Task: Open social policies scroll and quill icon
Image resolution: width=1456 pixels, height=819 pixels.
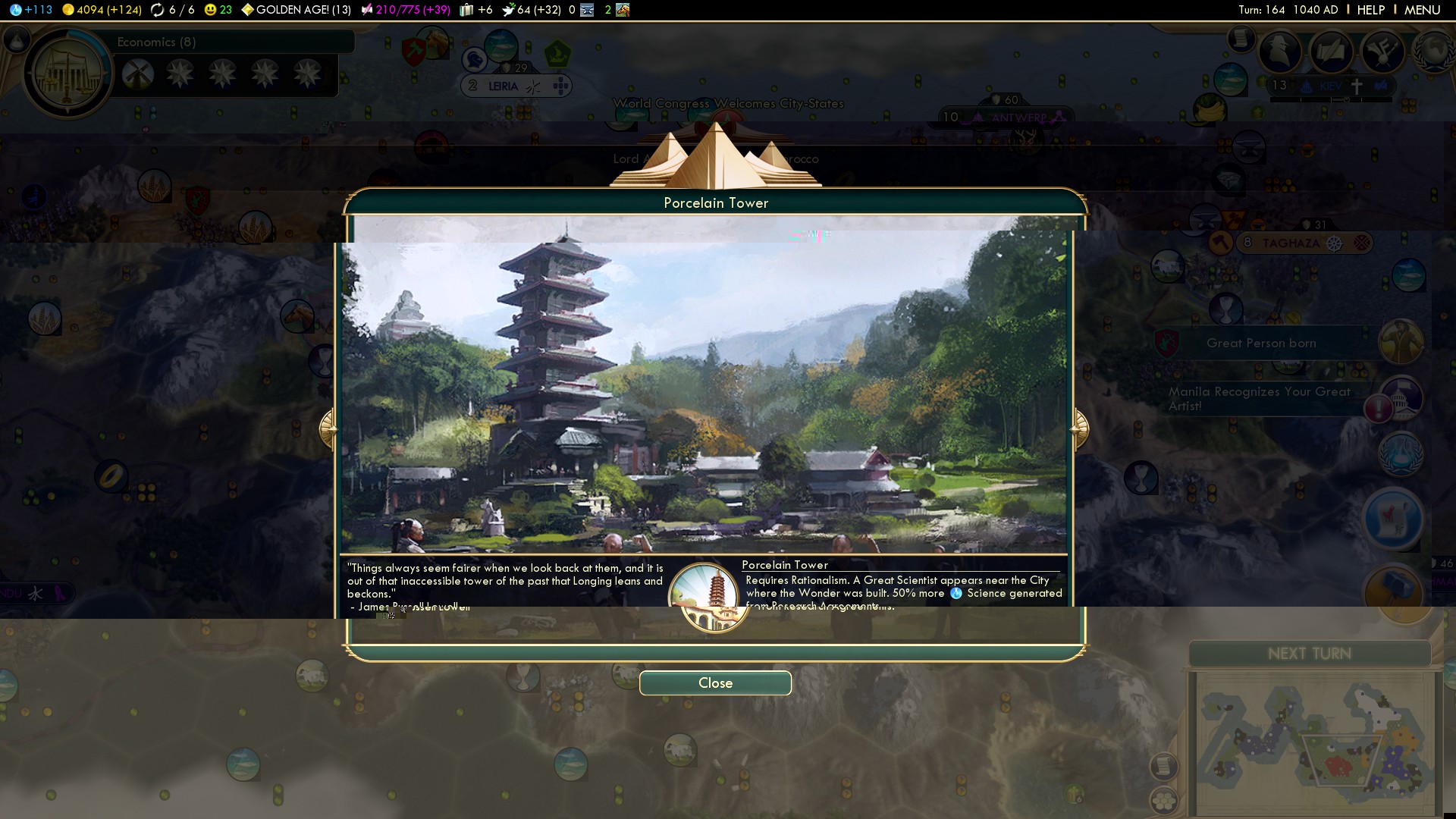Action: [x=1331, y=52]
